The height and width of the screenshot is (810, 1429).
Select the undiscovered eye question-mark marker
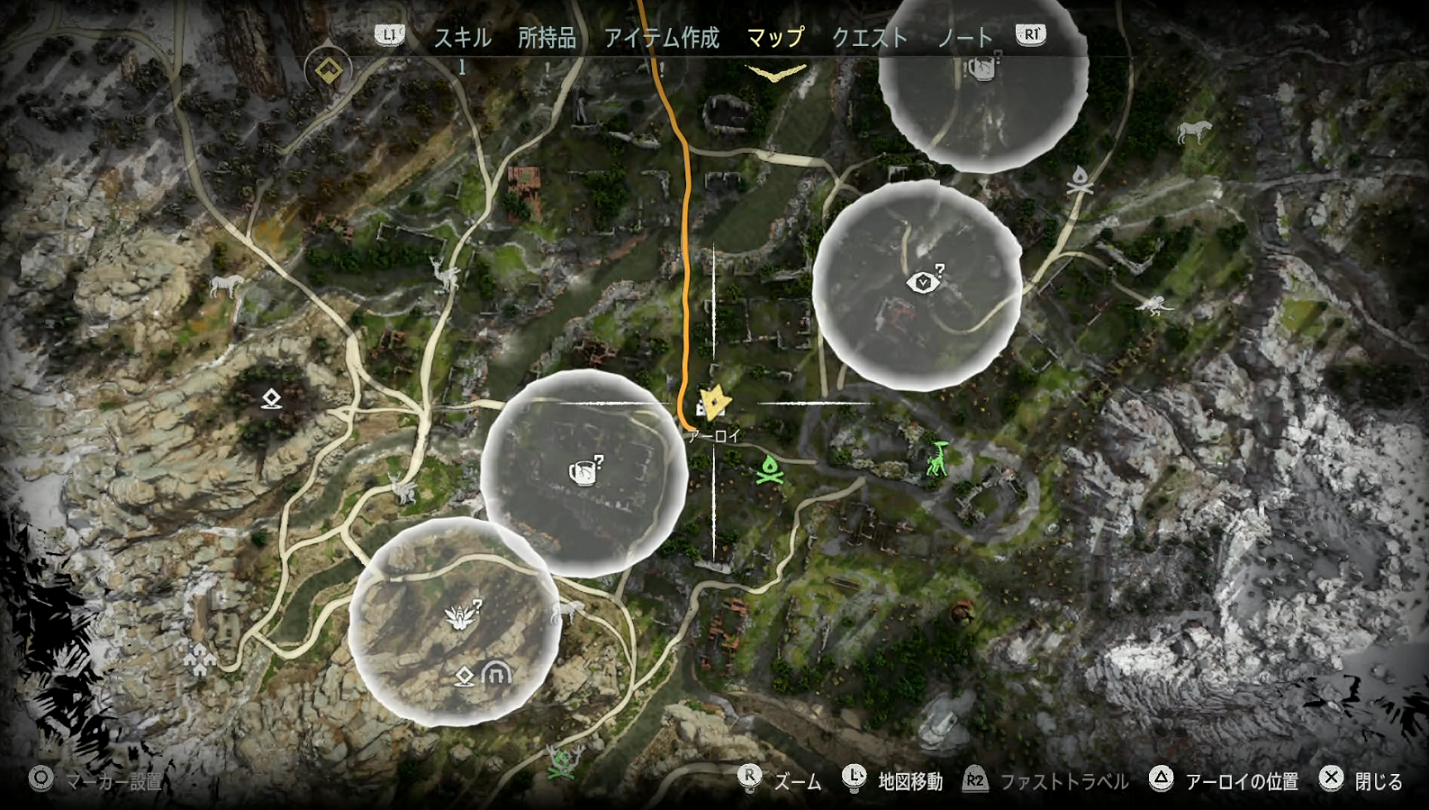[924, 281]
